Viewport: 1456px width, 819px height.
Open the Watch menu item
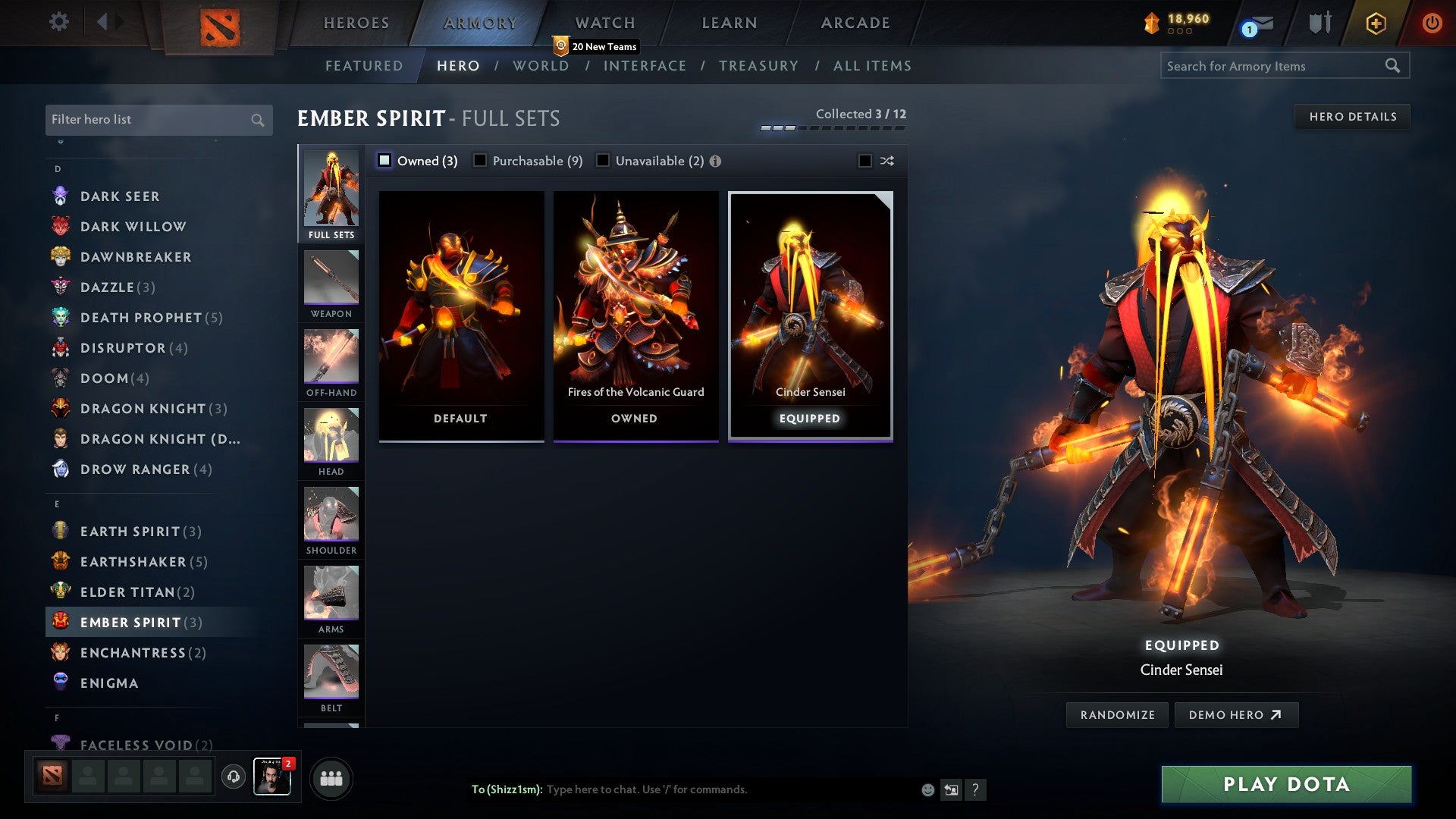[604, 23]
